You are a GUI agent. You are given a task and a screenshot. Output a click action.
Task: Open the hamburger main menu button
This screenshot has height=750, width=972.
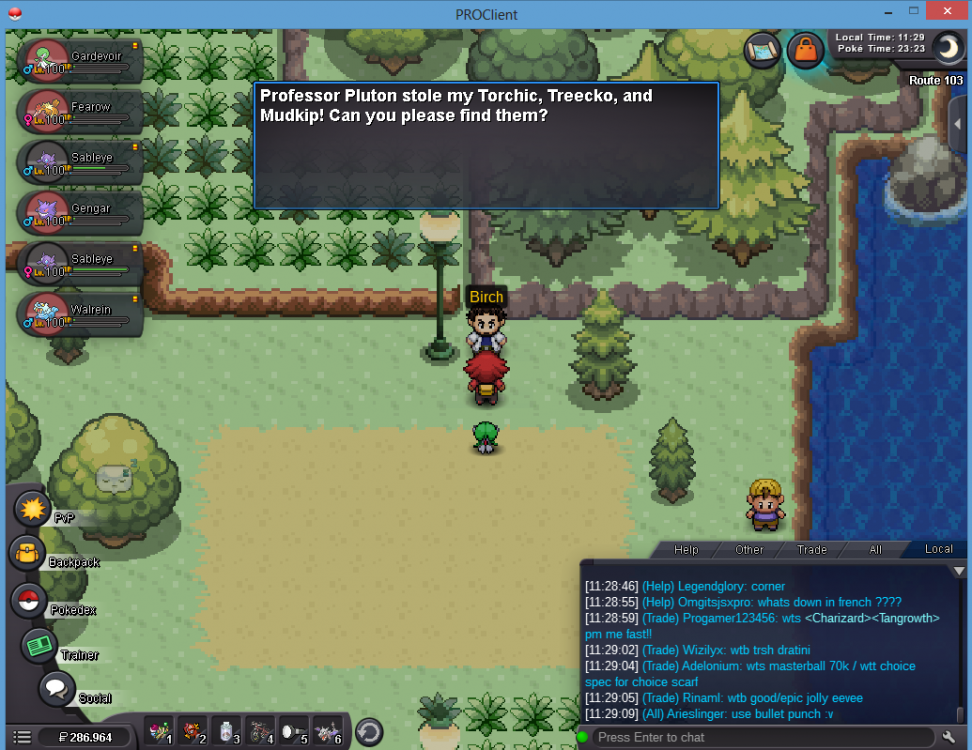click(x=21, y=738)
